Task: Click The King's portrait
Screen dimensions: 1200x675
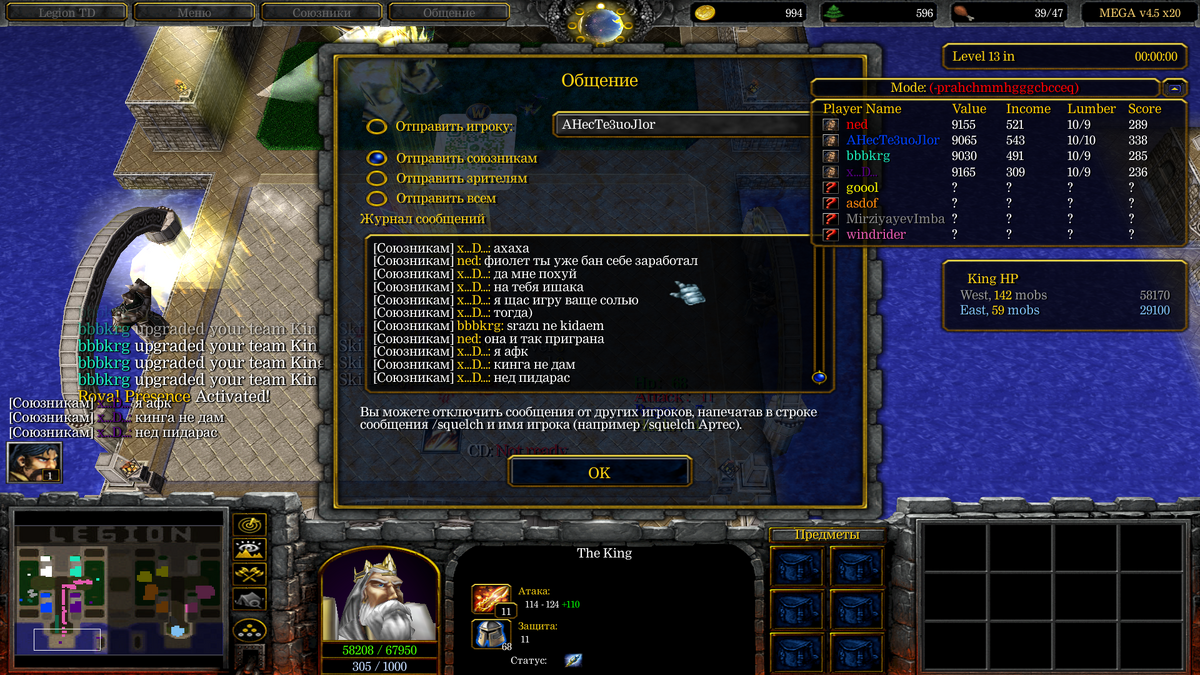Action: point(379,595)
